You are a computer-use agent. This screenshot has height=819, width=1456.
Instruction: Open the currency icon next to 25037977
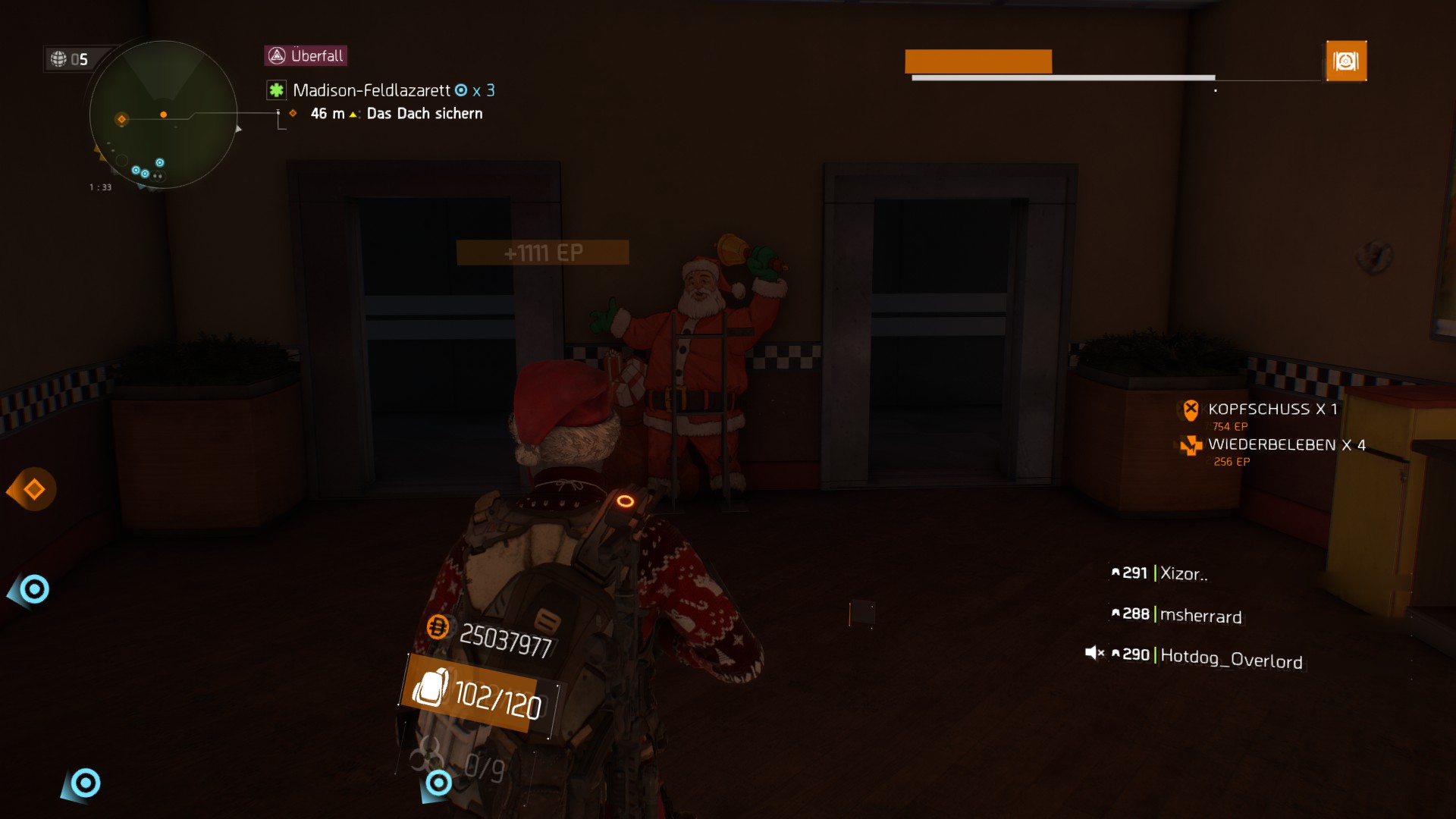[438, 629]
